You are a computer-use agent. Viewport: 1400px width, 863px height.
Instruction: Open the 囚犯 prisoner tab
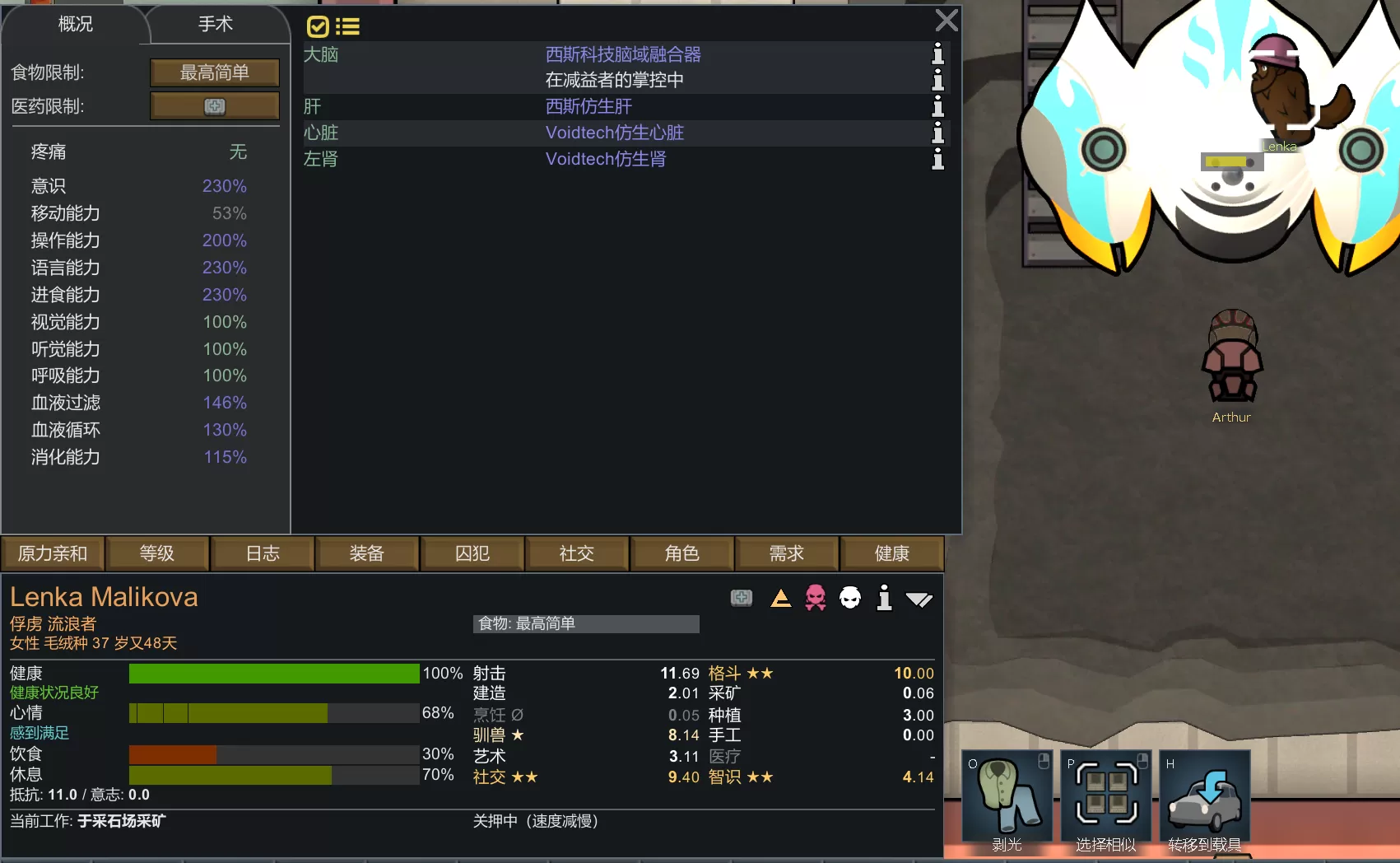[472, 553]
